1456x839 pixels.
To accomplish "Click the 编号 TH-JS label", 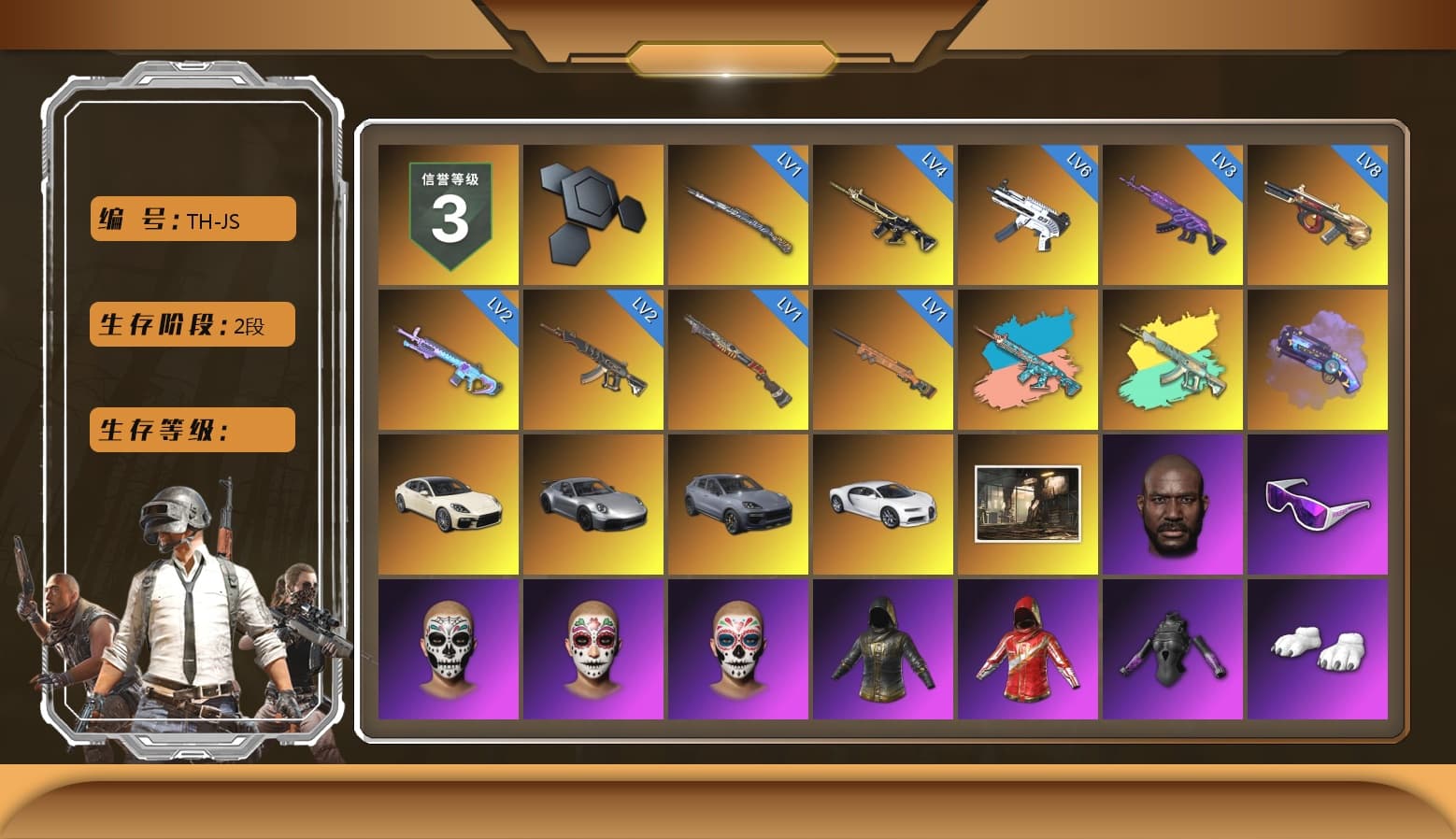I will [191, 219].
